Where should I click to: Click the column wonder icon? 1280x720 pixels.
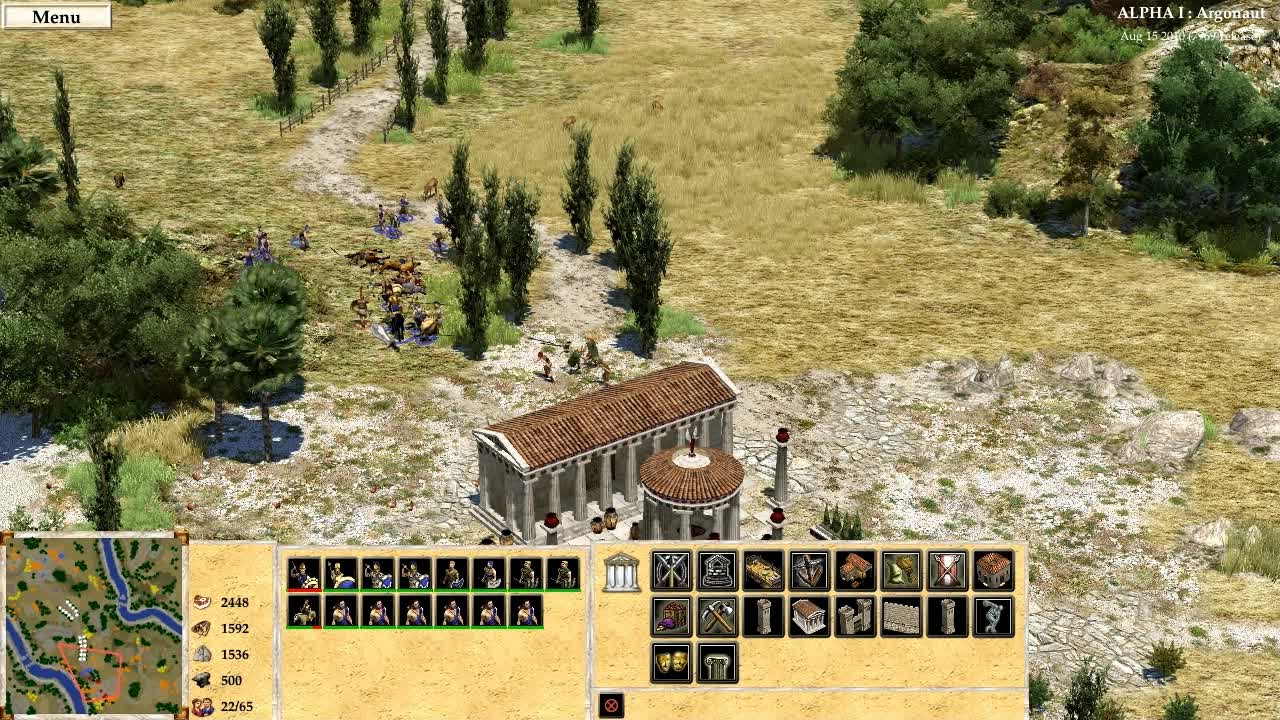(x=715, y=662)
